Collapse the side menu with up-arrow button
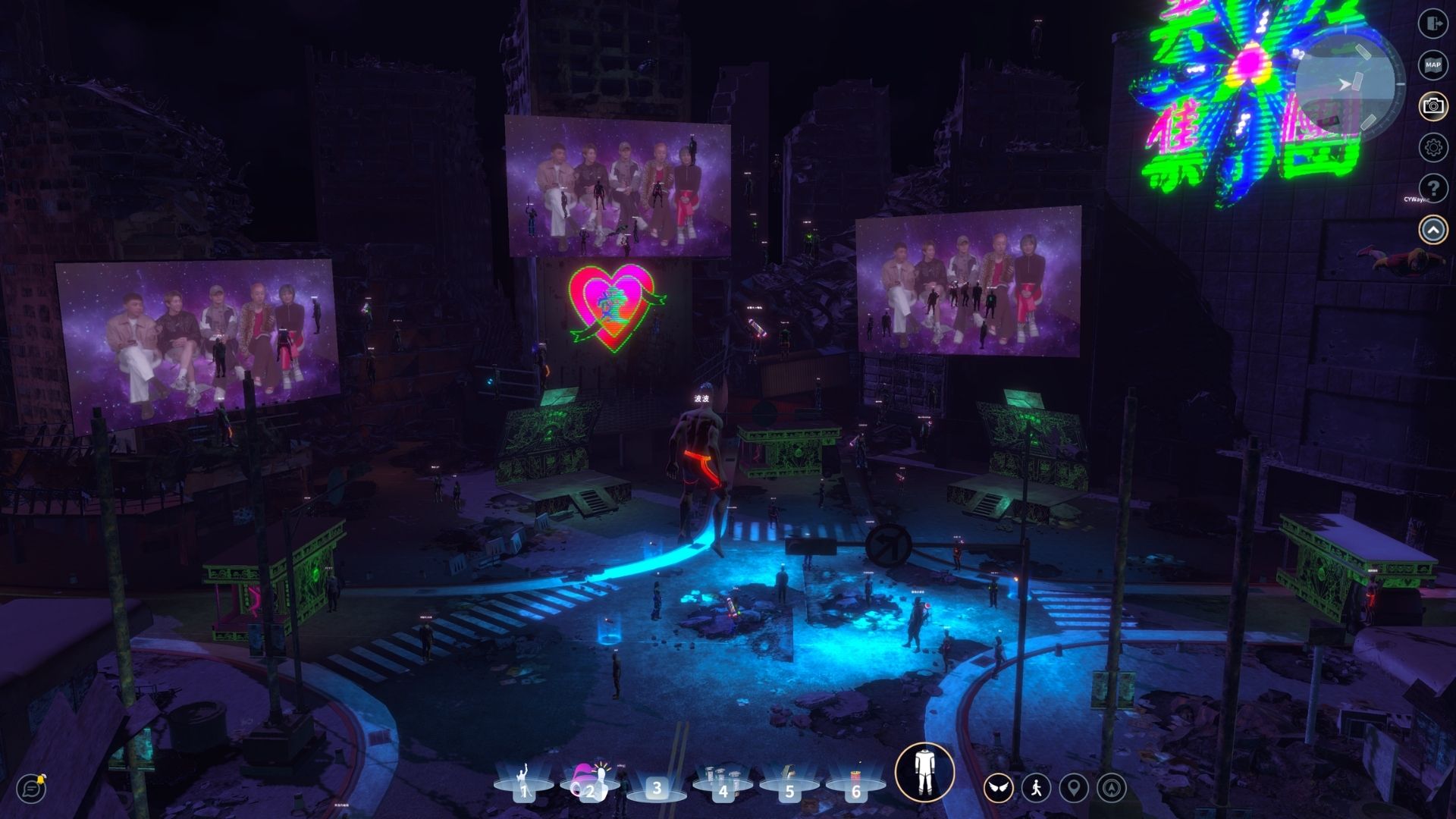Screen dimensions: 1456x819 (x=1432, y=229)
